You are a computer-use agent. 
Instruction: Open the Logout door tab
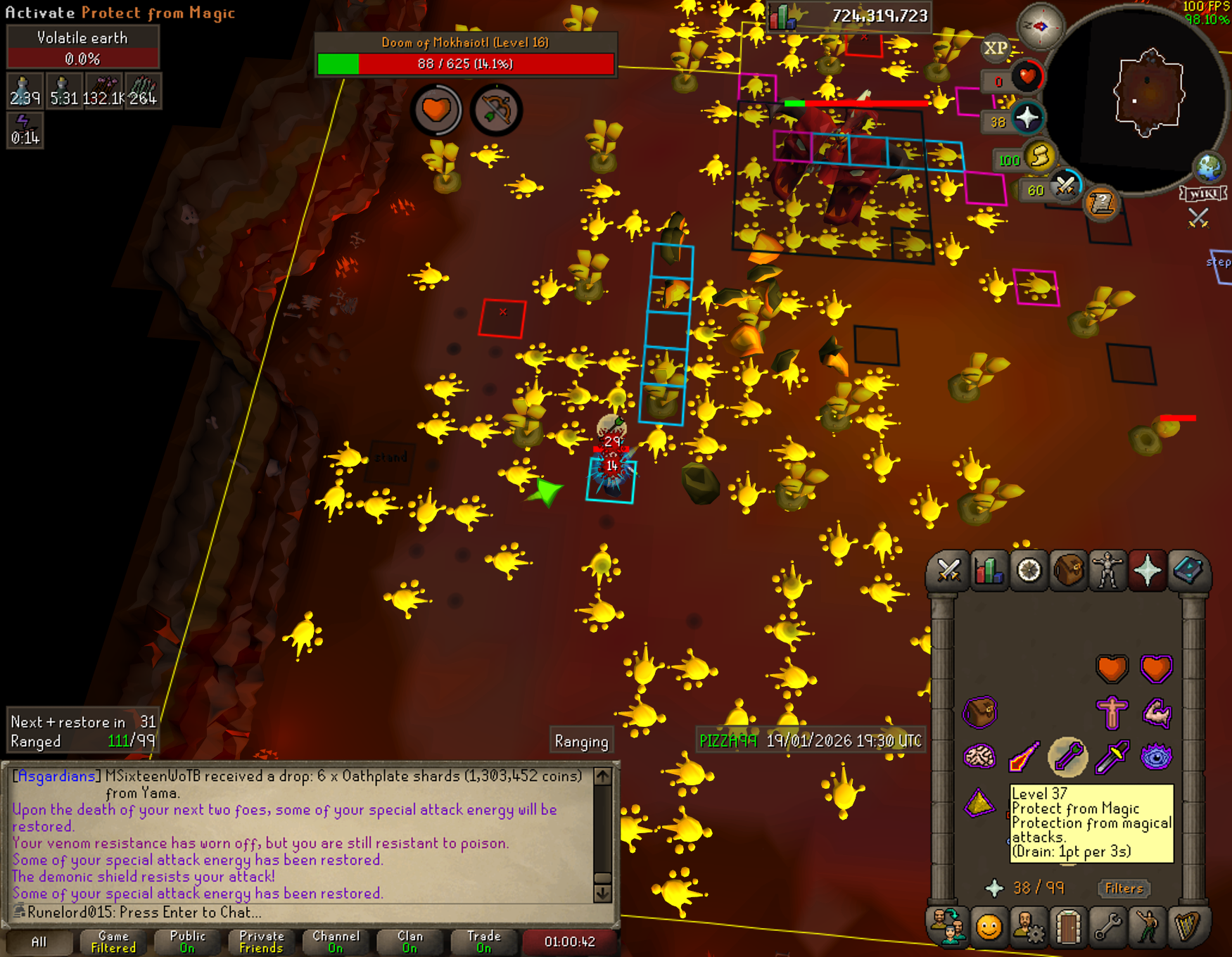tap(1068, 927)
